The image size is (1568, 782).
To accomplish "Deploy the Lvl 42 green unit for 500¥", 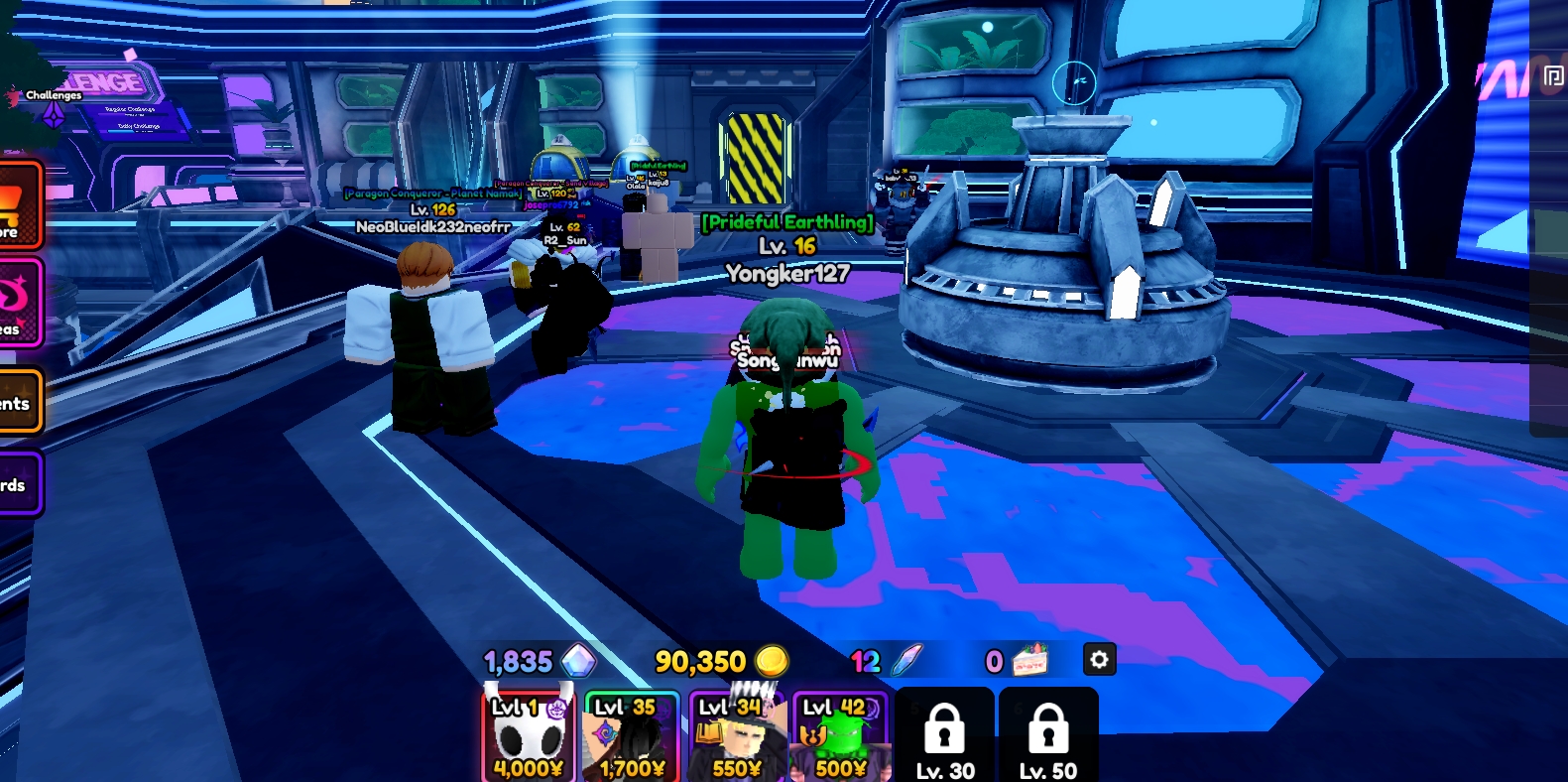I will click(839, 734).
